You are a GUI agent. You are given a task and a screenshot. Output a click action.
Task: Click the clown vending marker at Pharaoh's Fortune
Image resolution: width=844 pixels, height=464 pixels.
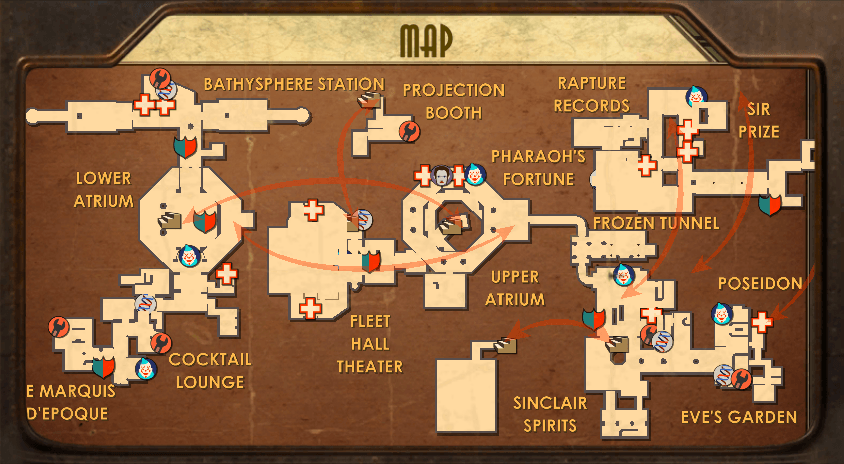tap(473, 175)
